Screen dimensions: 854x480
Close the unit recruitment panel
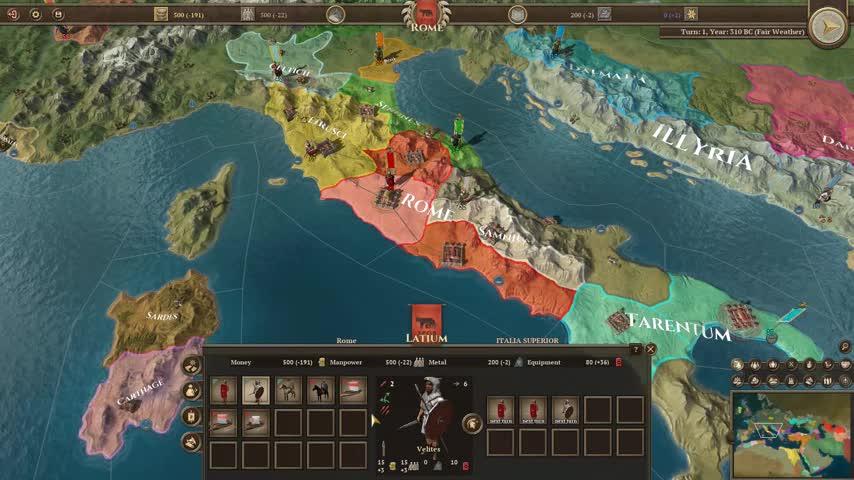(x=651, y=349)
